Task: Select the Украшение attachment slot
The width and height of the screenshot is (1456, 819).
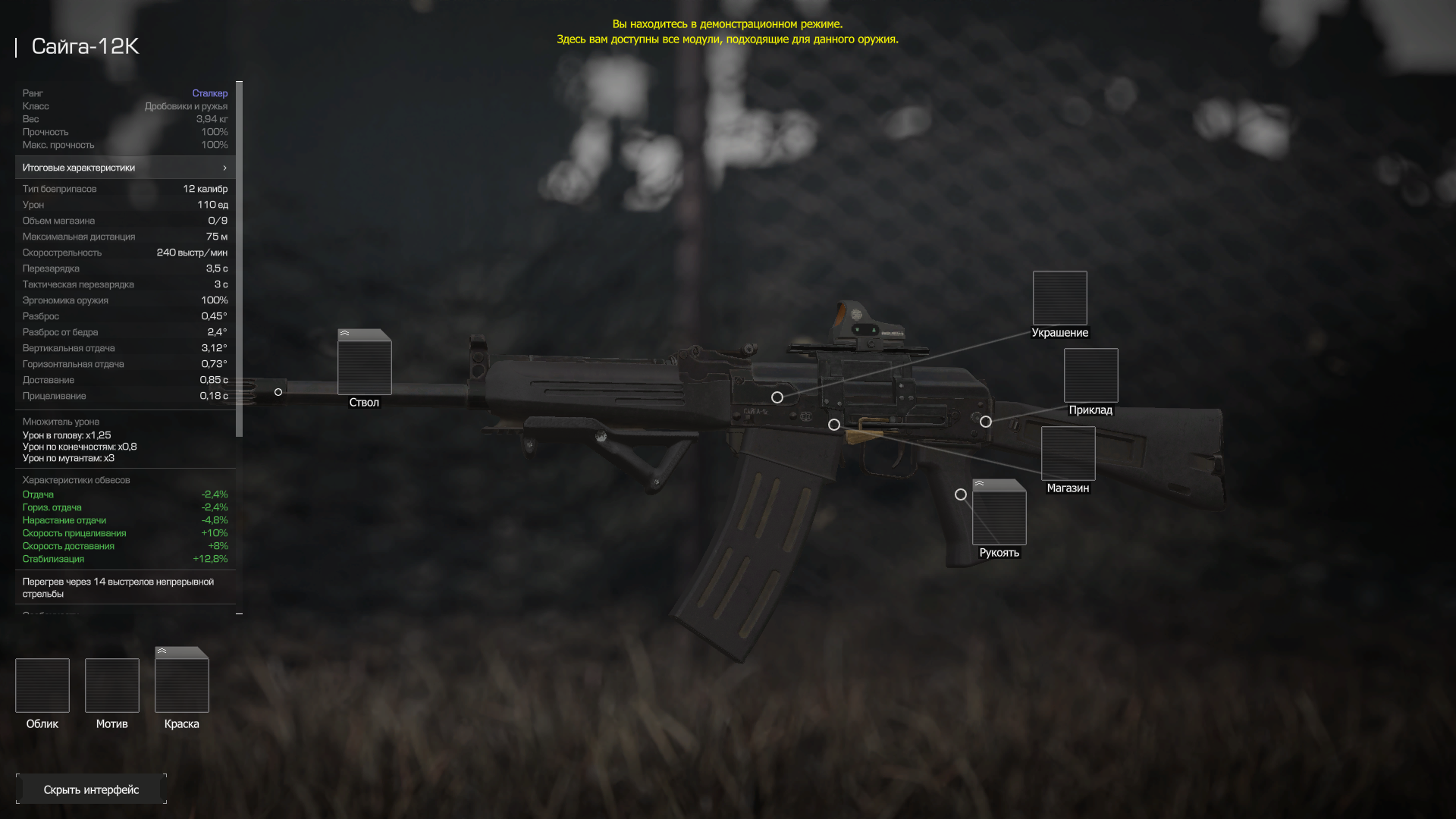Action: click(1059, 298)
